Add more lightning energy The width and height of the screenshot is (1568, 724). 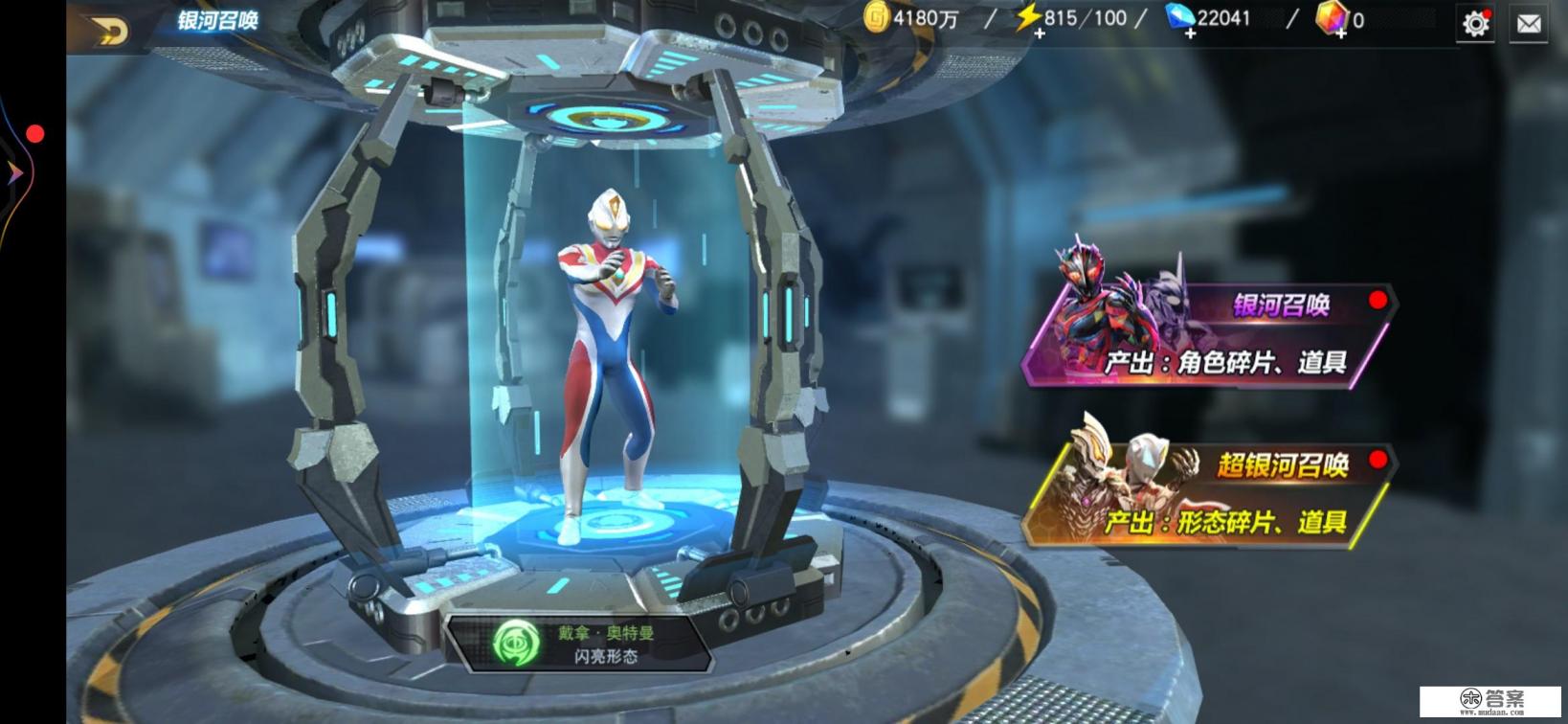pos(1040,34)
